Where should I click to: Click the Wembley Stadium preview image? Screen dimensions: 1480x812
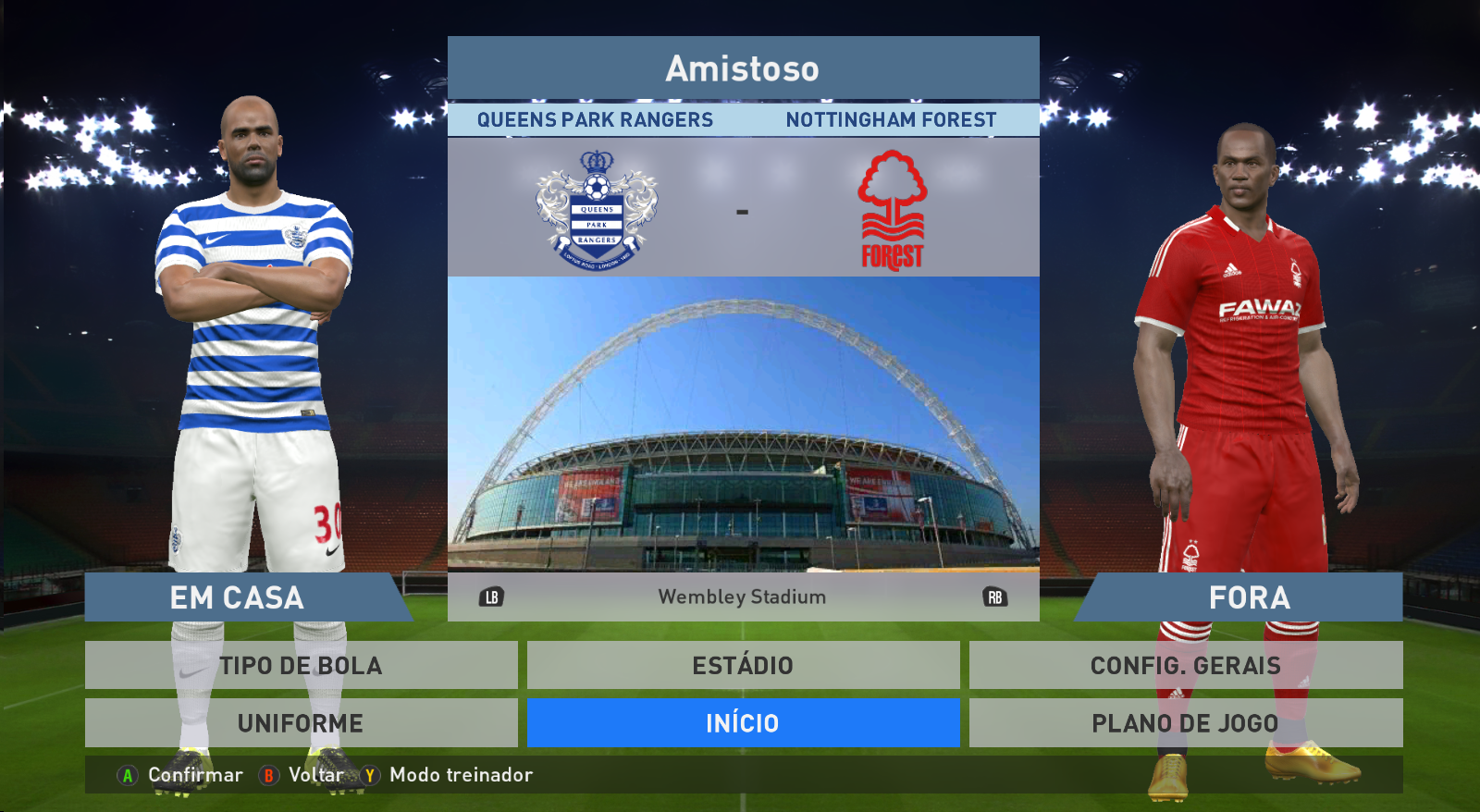[743, 424]
